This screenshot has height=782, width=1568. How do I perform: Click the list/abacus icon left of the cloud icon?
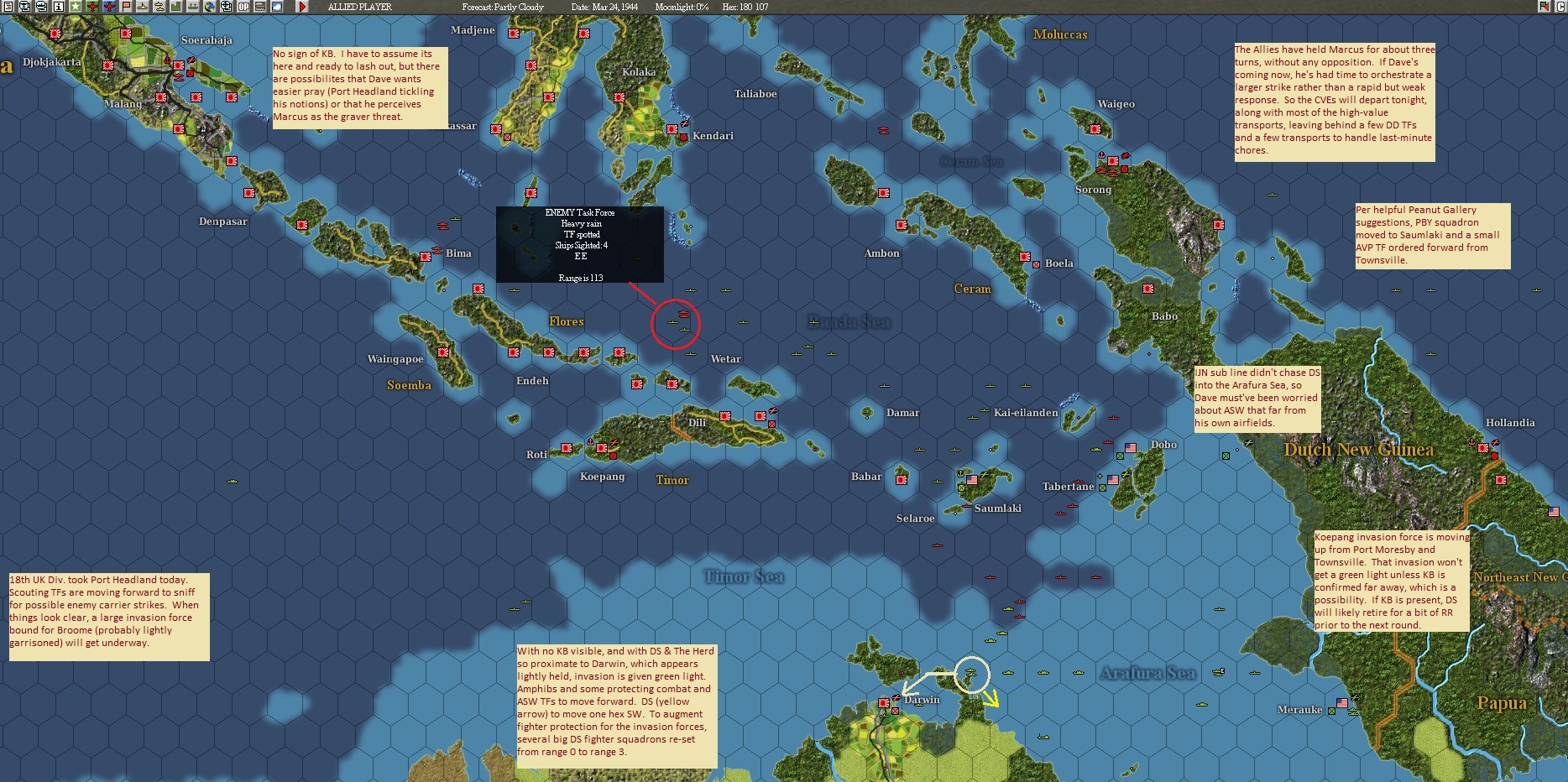point(260,8)
